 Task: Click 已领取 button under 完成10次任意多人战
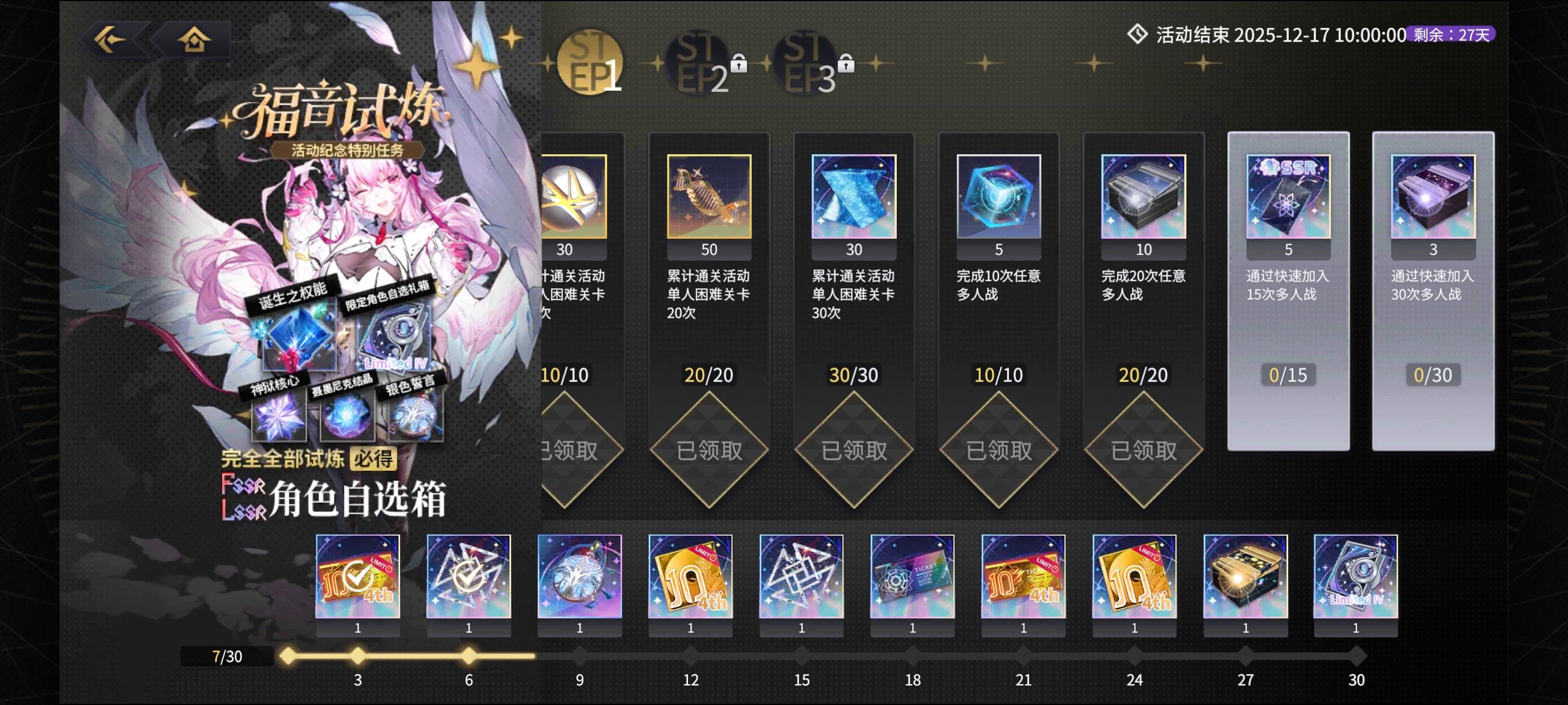pyautogui.click(x=999, y=451)
